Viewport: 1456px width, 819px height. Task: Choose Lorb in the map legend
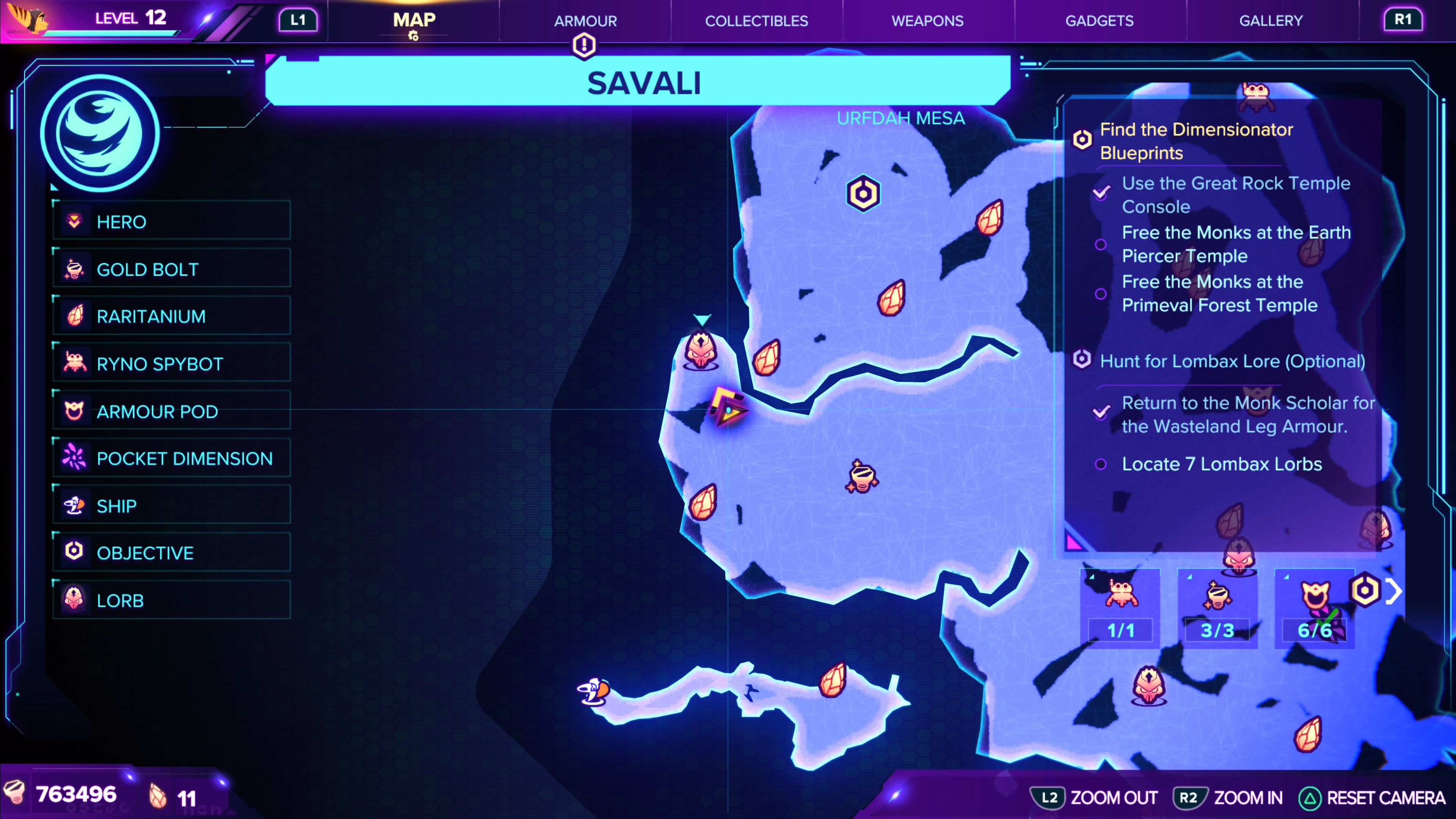[x=172, y=600]
